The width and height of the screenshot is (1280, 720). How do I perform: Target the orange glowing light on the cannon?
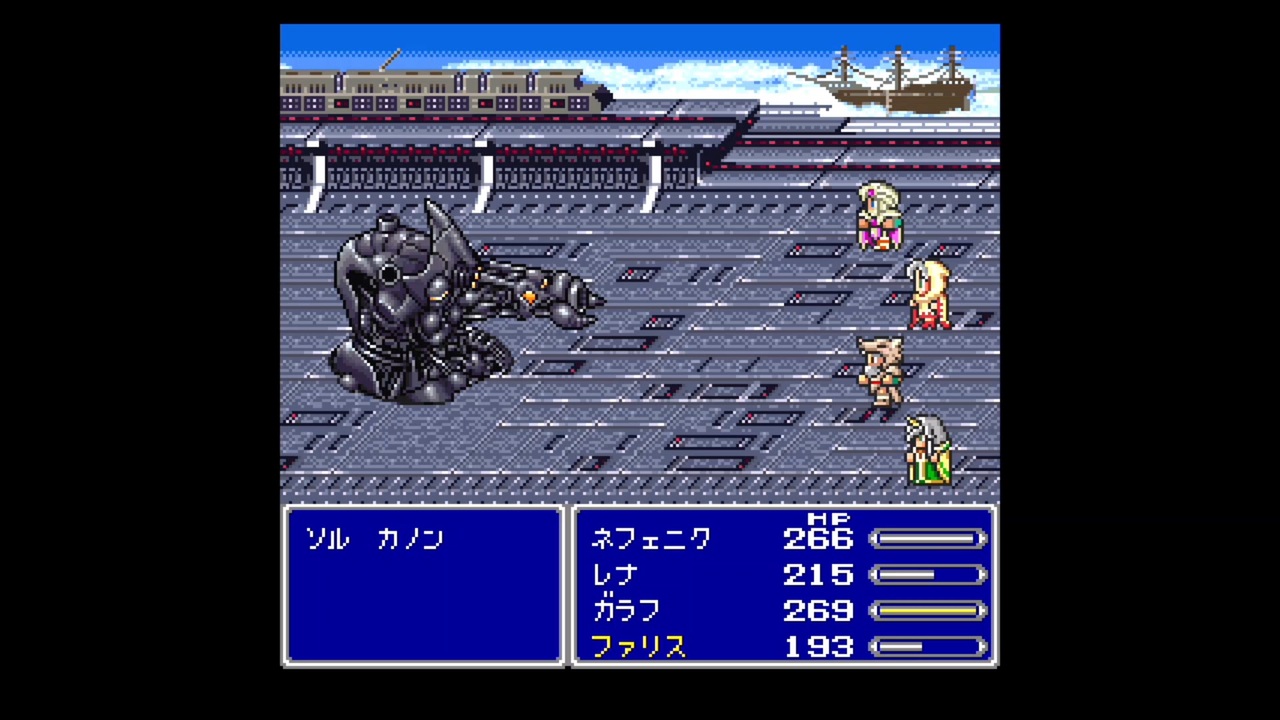pyautogui.click(x=527, y=295)
